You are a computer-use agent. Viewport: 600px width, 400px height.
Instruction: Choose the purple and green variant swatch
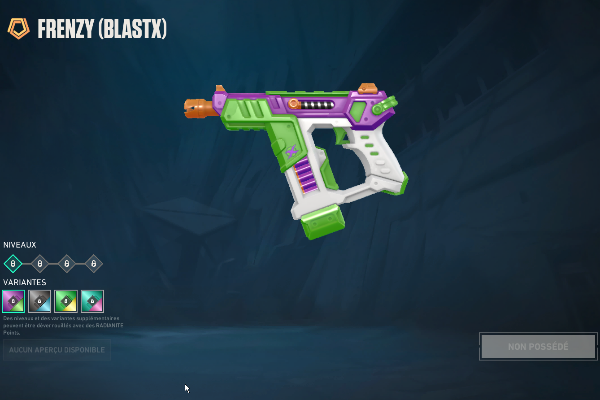pyautogui.click(x=13, y=301)
